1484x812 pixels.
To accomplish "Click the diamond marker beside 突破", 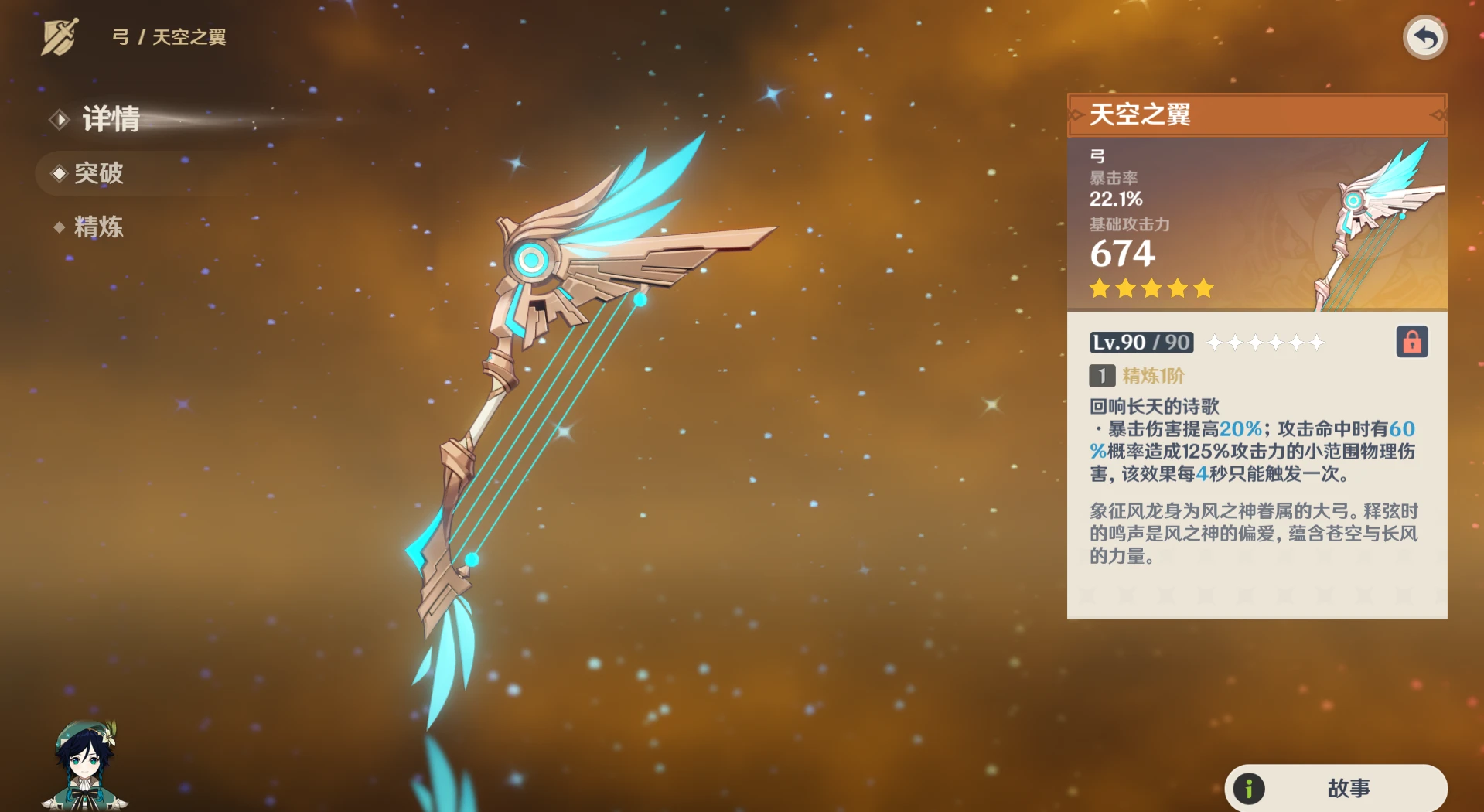I will [x=60, y=174].
